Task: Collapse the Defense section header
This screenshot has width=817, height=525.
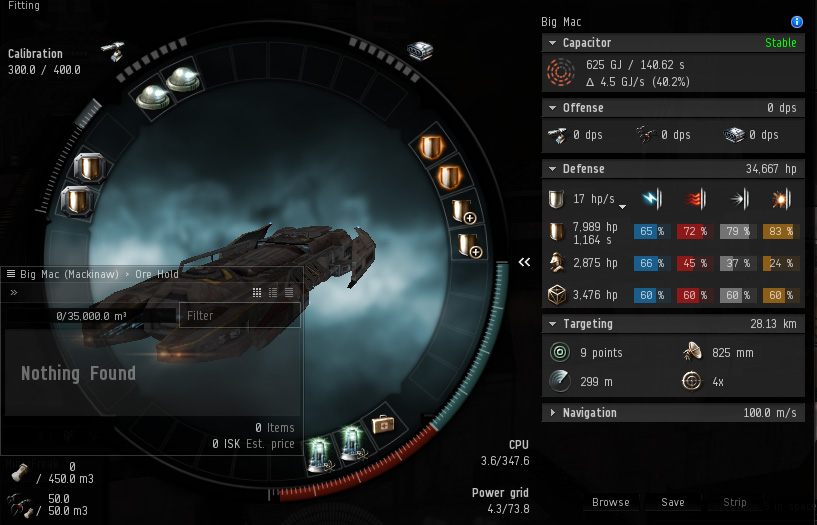Action: [552, 169]
